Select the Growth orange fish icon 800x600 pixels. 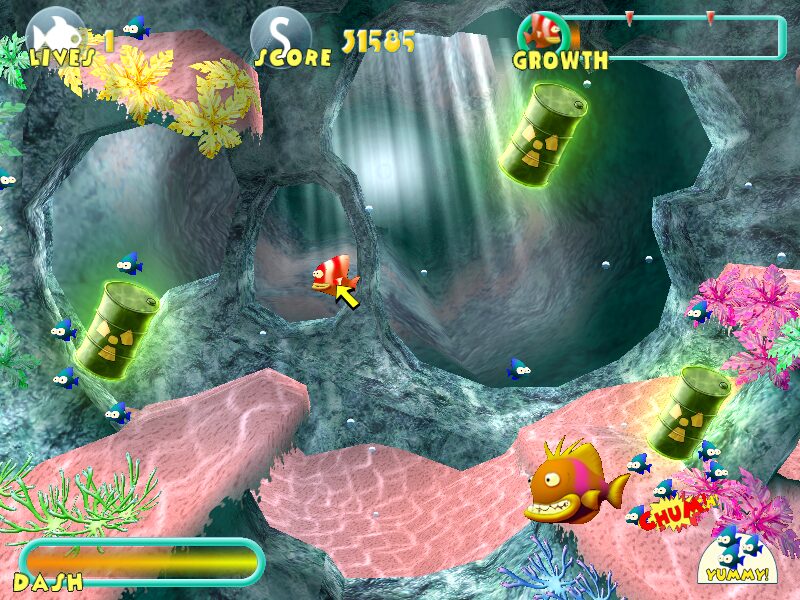[x=545, y=31]
